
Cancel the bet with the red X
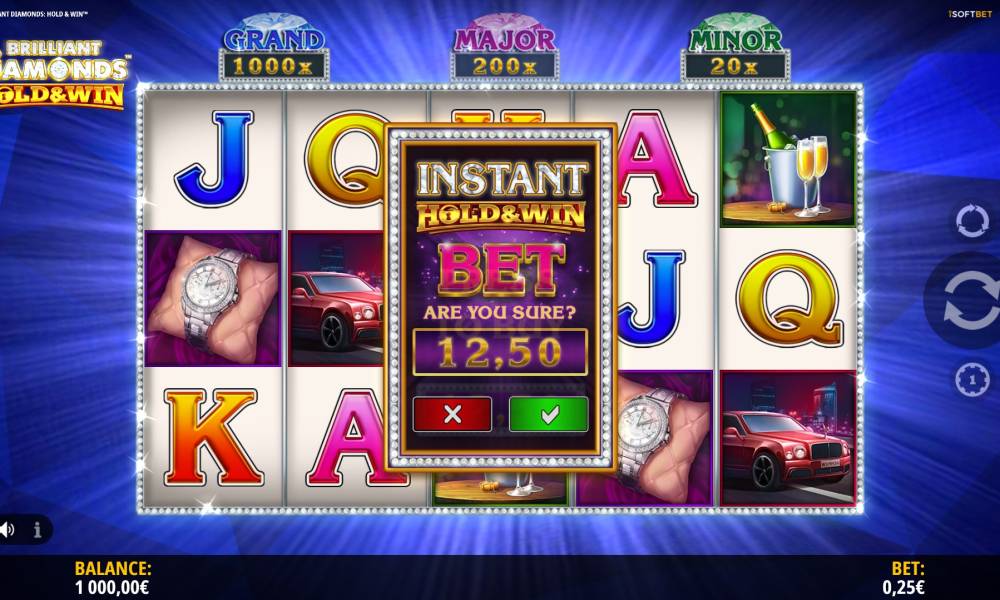[x=452, y=414]
